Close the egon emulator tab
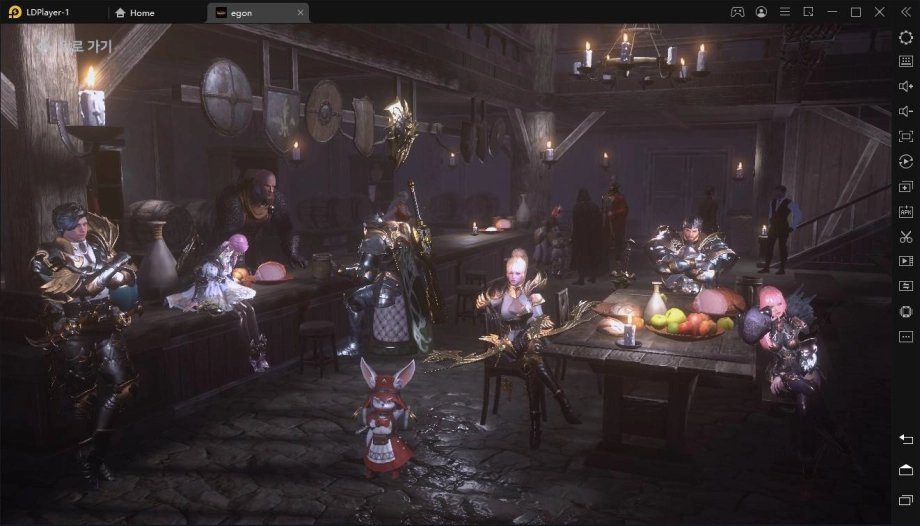Image resolution: width=920 pixels, height=526 pixels. coord(300,12)
